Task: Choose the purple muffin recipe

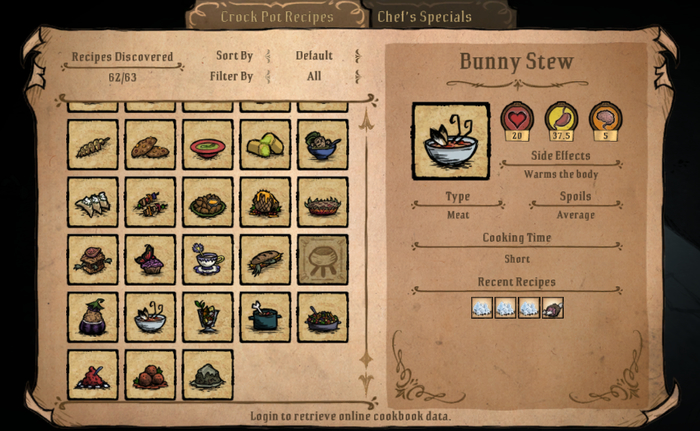Action: [x=150, y=260]
